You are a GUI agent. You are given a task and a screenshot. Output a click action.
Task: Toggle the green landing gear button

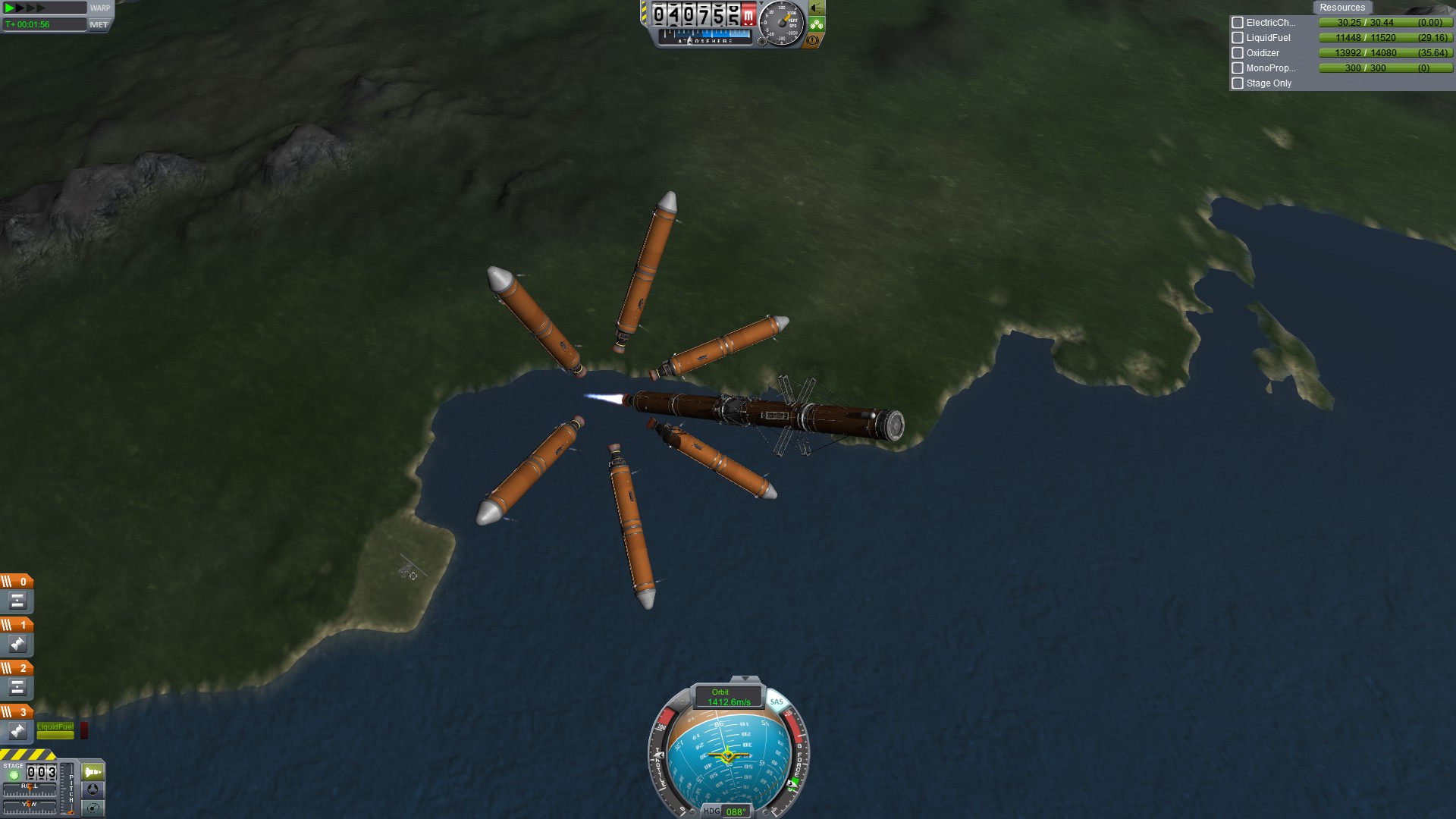816,24
